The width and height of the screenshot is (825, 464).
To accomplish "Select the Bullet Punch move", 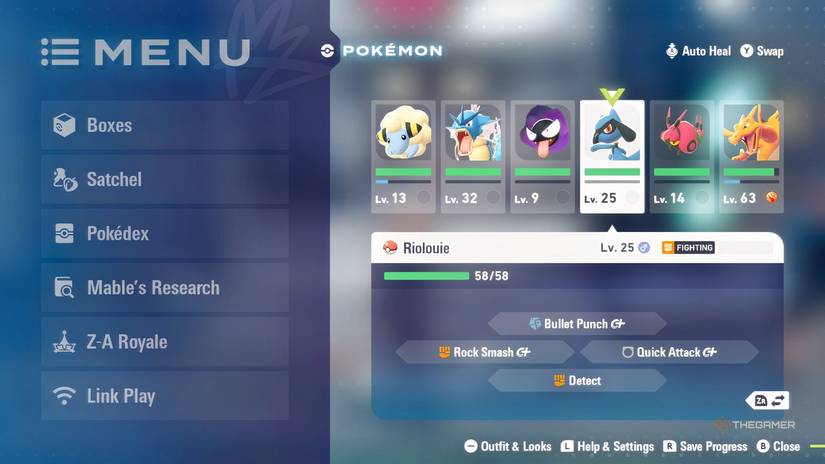I will pos(577,324).
